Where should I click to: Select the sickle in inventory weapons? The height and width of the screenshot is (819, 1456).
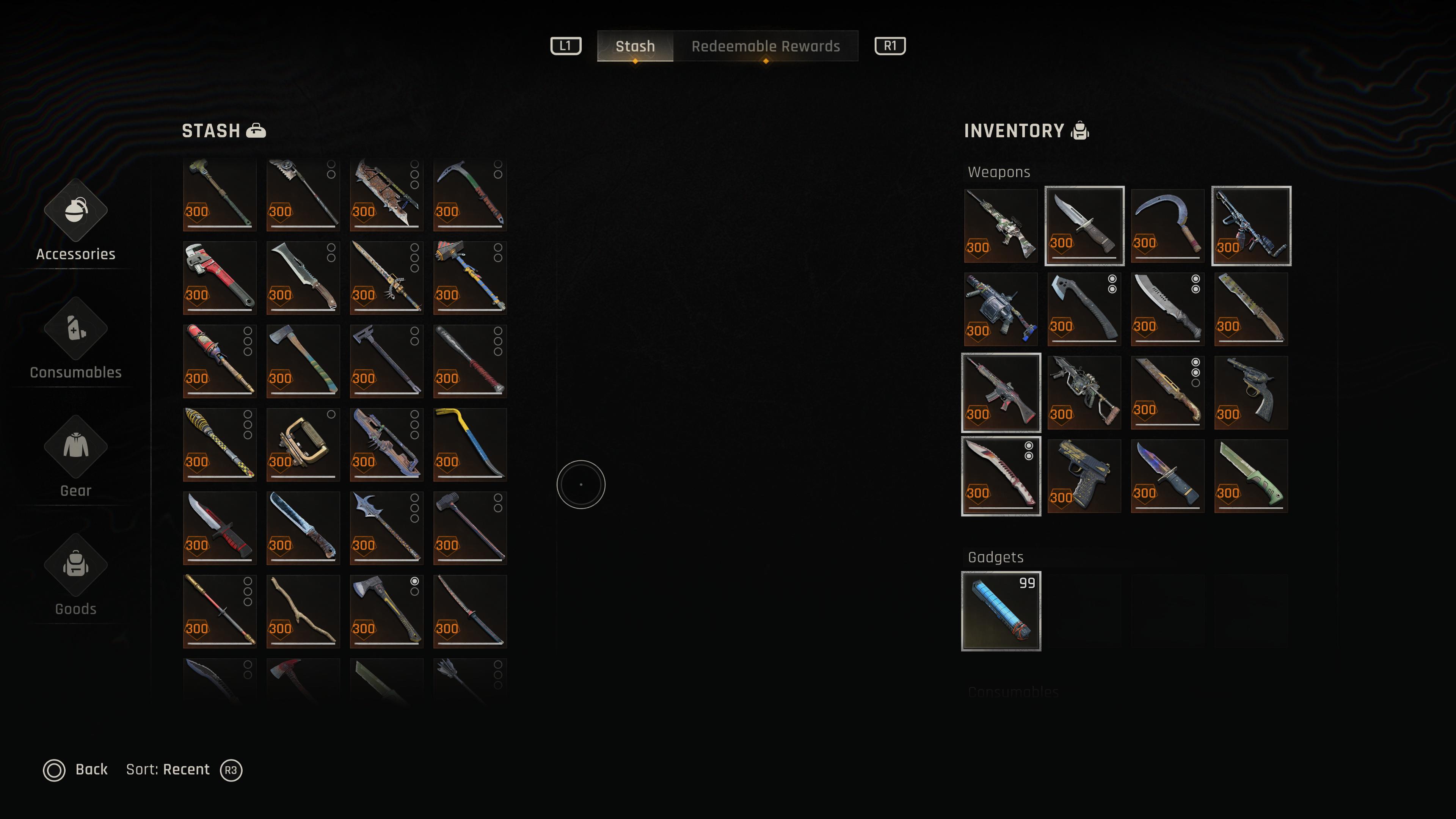coord(1167,226)
